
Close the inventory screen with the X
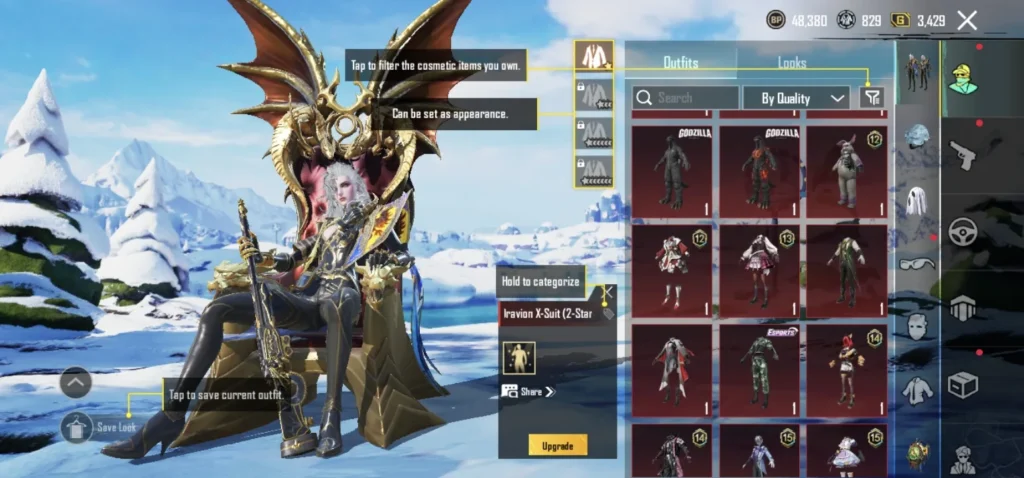pyautogui.click(x=967, y=20)
